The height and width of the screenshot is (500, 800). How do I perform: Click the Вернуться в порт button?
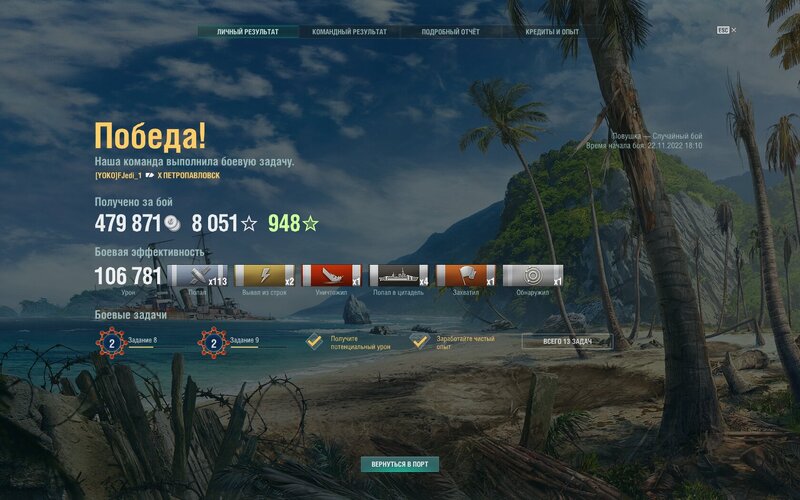400,465
